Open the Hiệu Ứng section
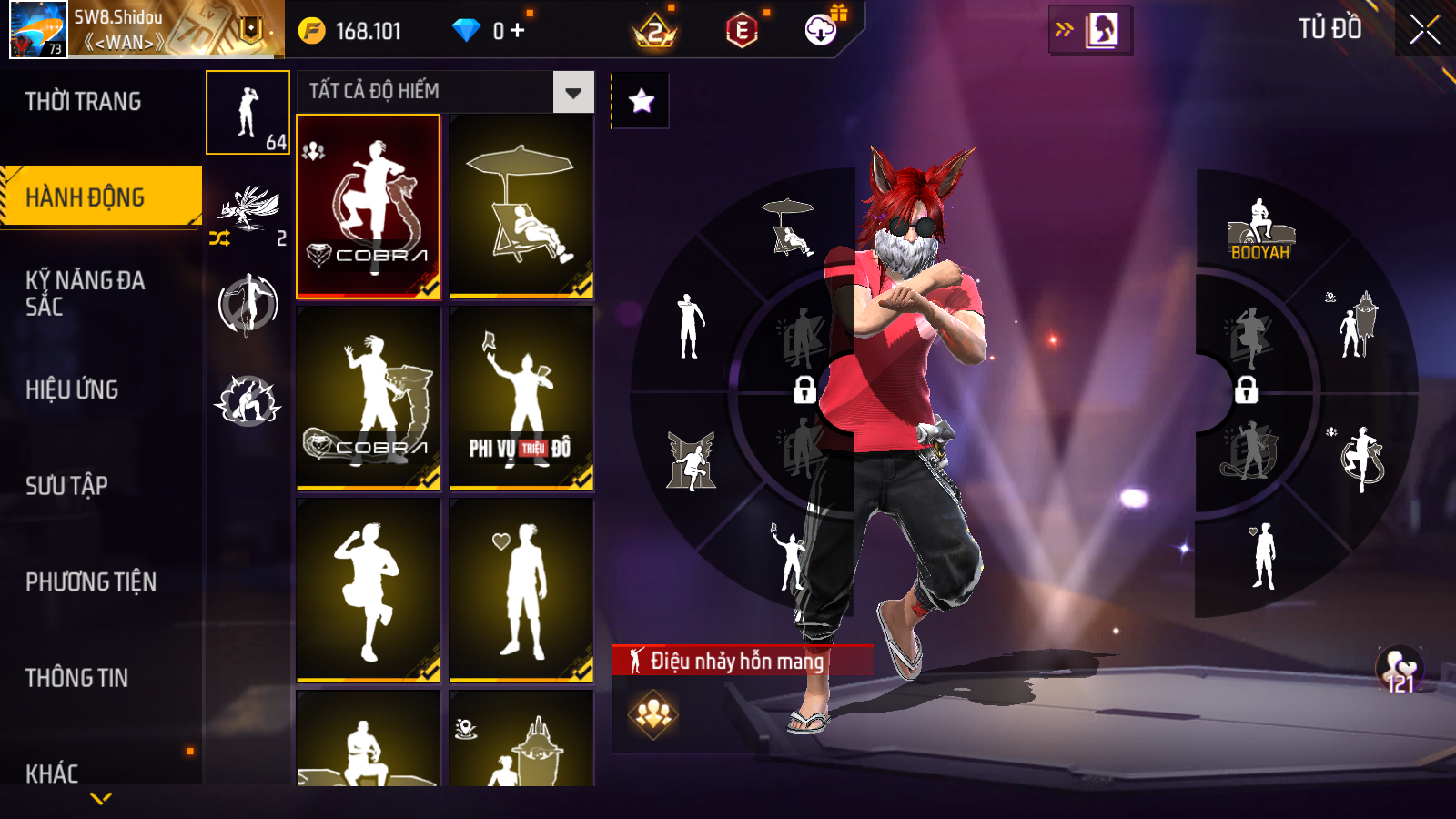 coord(73,389)
